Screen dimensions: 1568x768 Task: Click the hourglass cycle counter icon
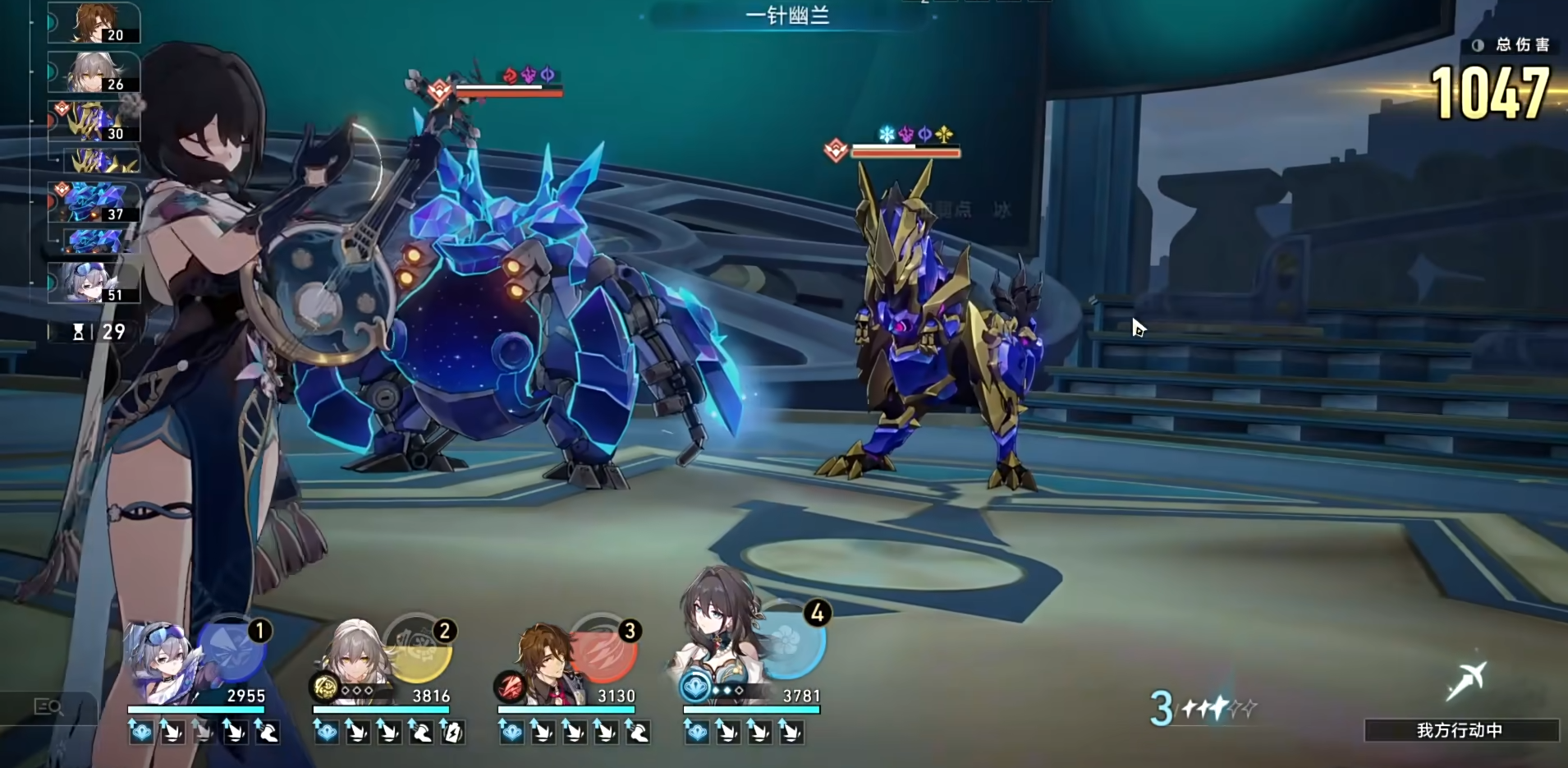click(x=80, y=332)
